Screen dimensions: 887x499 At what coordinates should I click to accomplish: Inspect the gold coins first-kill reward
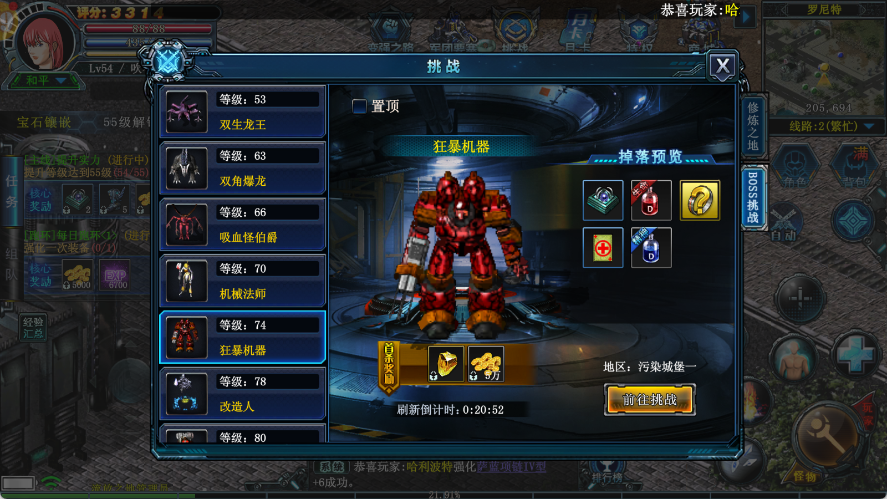coord(486,362)
